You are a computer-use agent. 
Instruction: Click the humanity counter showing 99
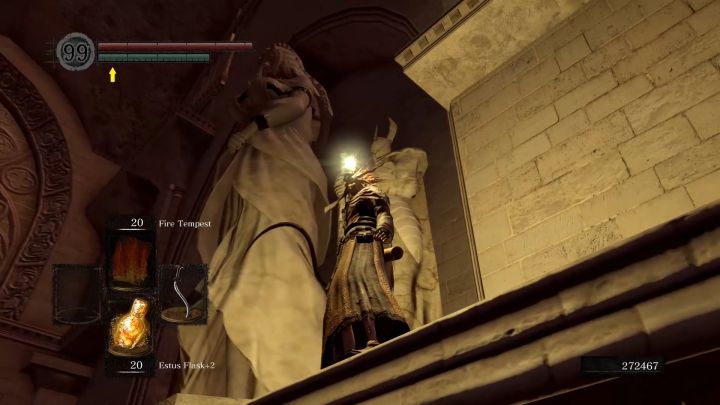pyautogui.click(x=76, y=52)
